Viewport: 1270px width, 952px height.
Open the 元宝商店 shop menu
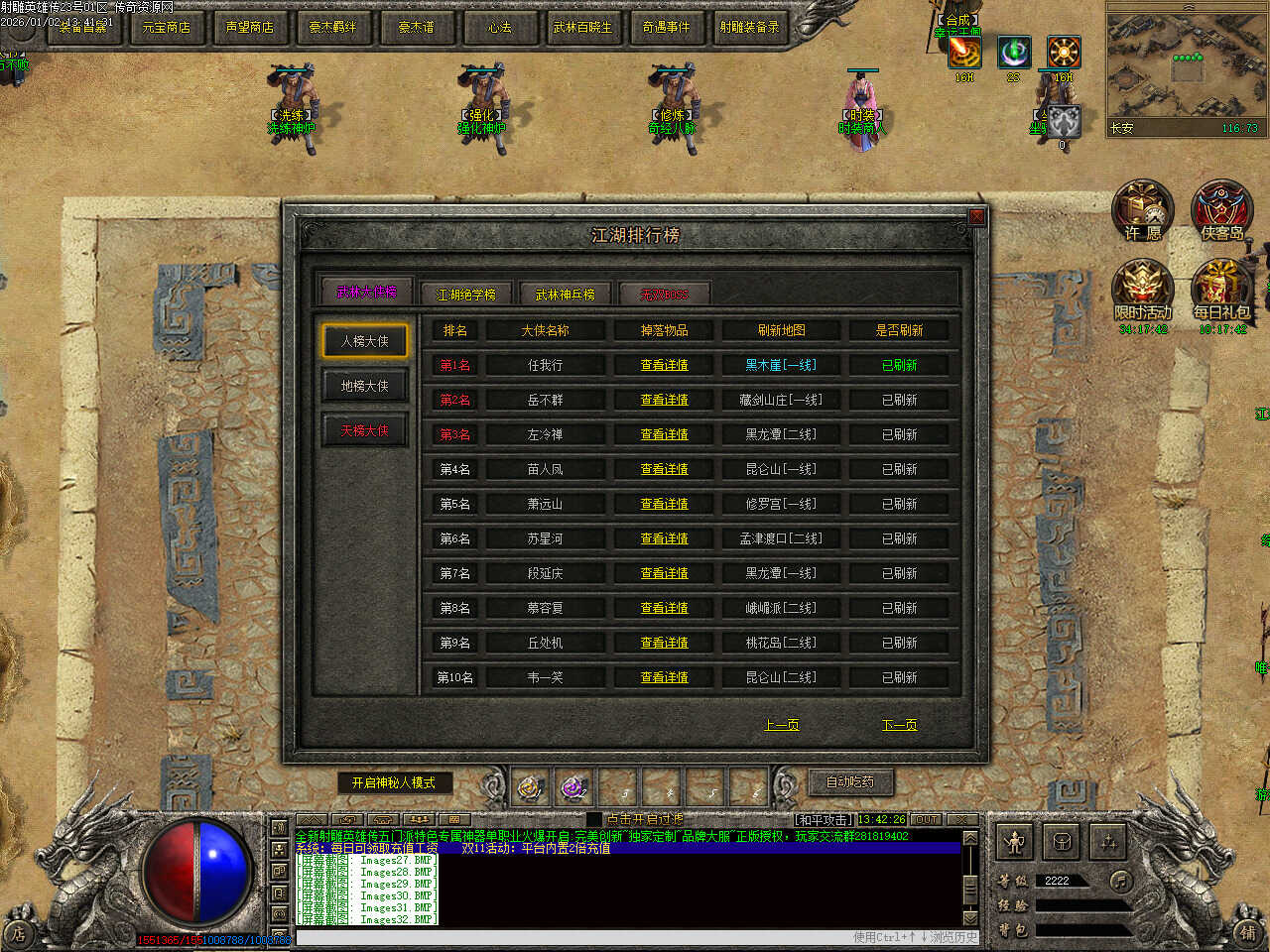(166, 27)
